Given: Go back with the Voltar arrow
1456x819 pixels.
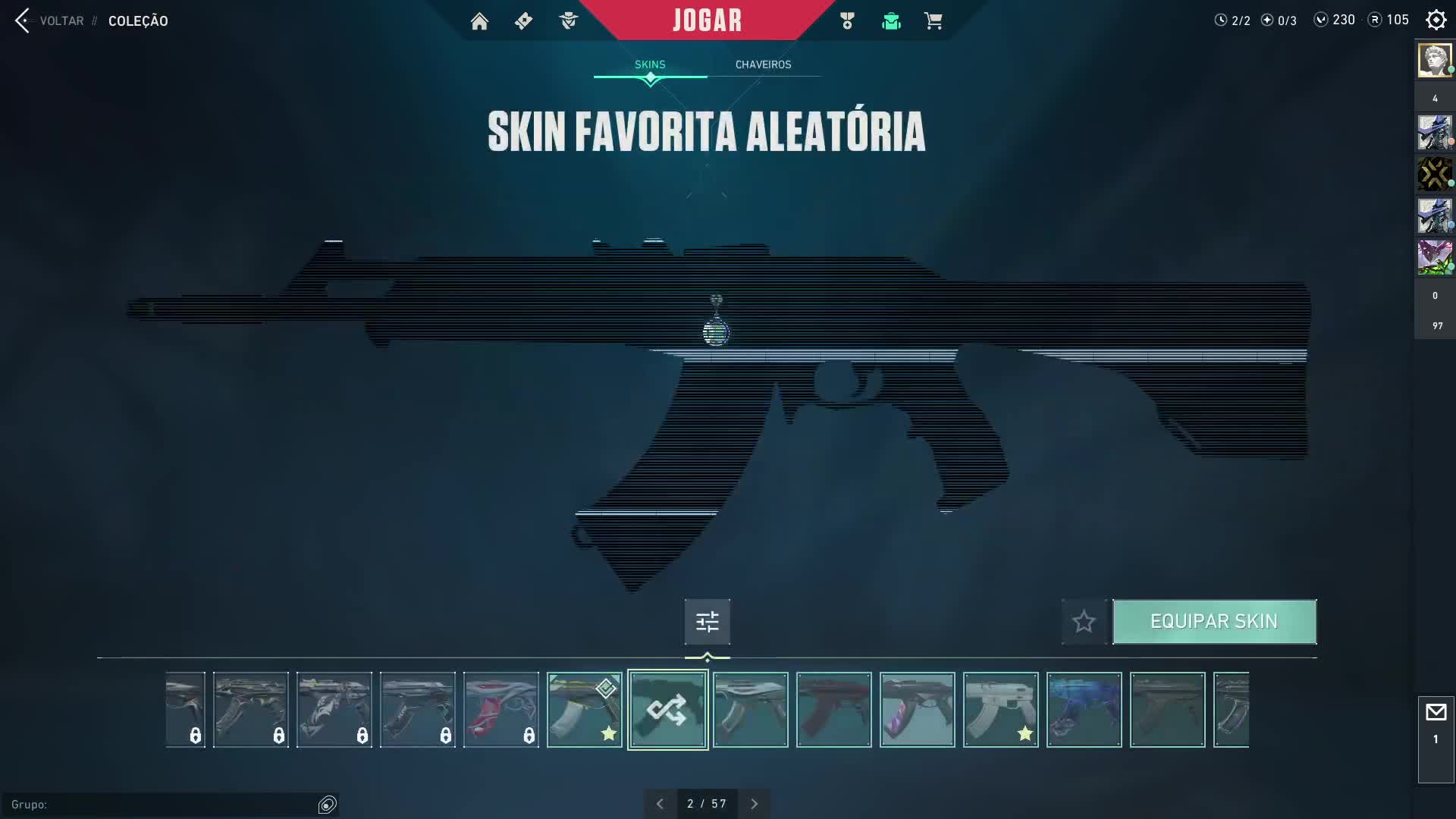Looking at the screenshot, I should (23, 20).
